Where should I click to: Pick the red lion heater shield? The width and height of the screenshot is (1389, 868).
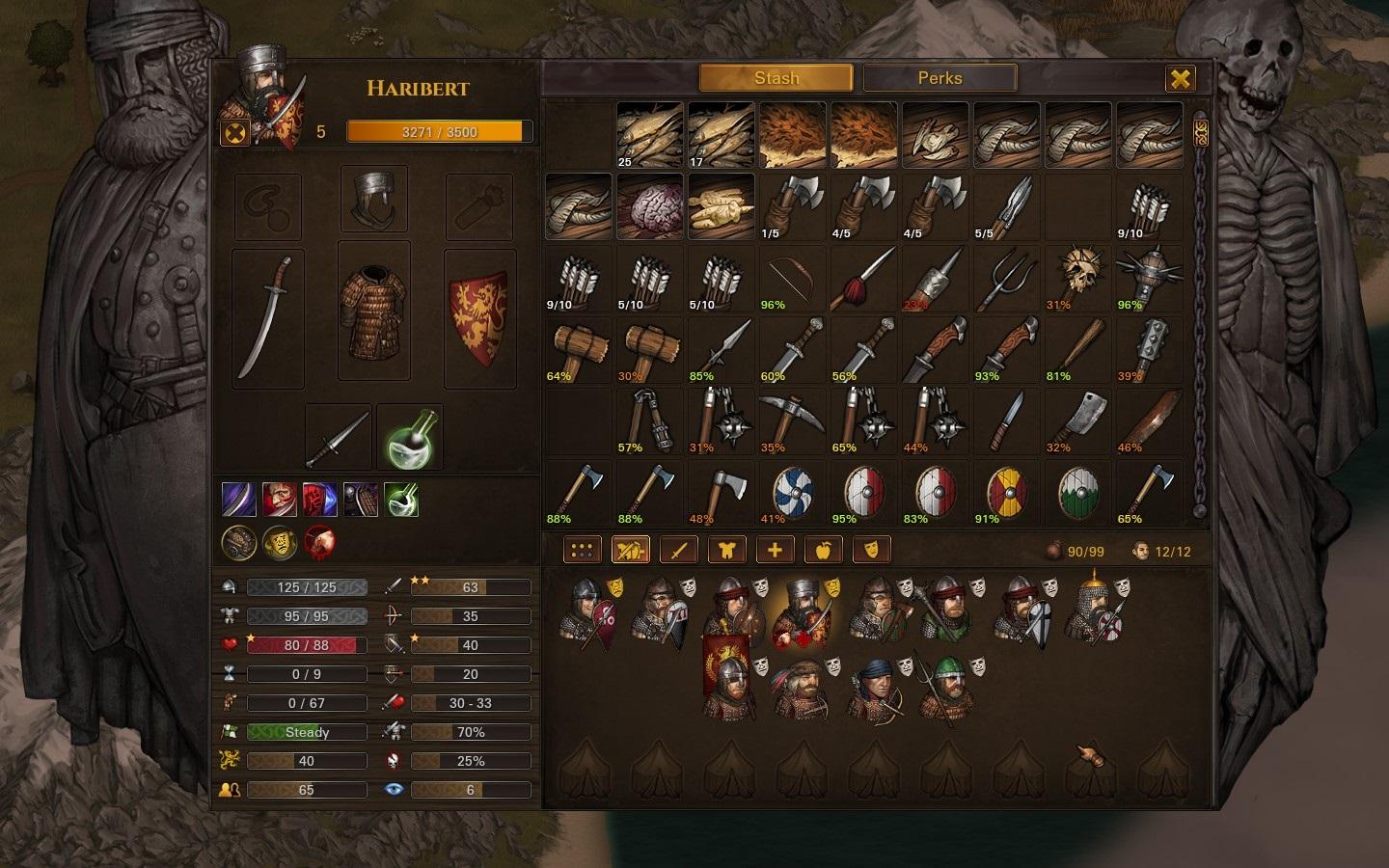[x=479, y=318]
